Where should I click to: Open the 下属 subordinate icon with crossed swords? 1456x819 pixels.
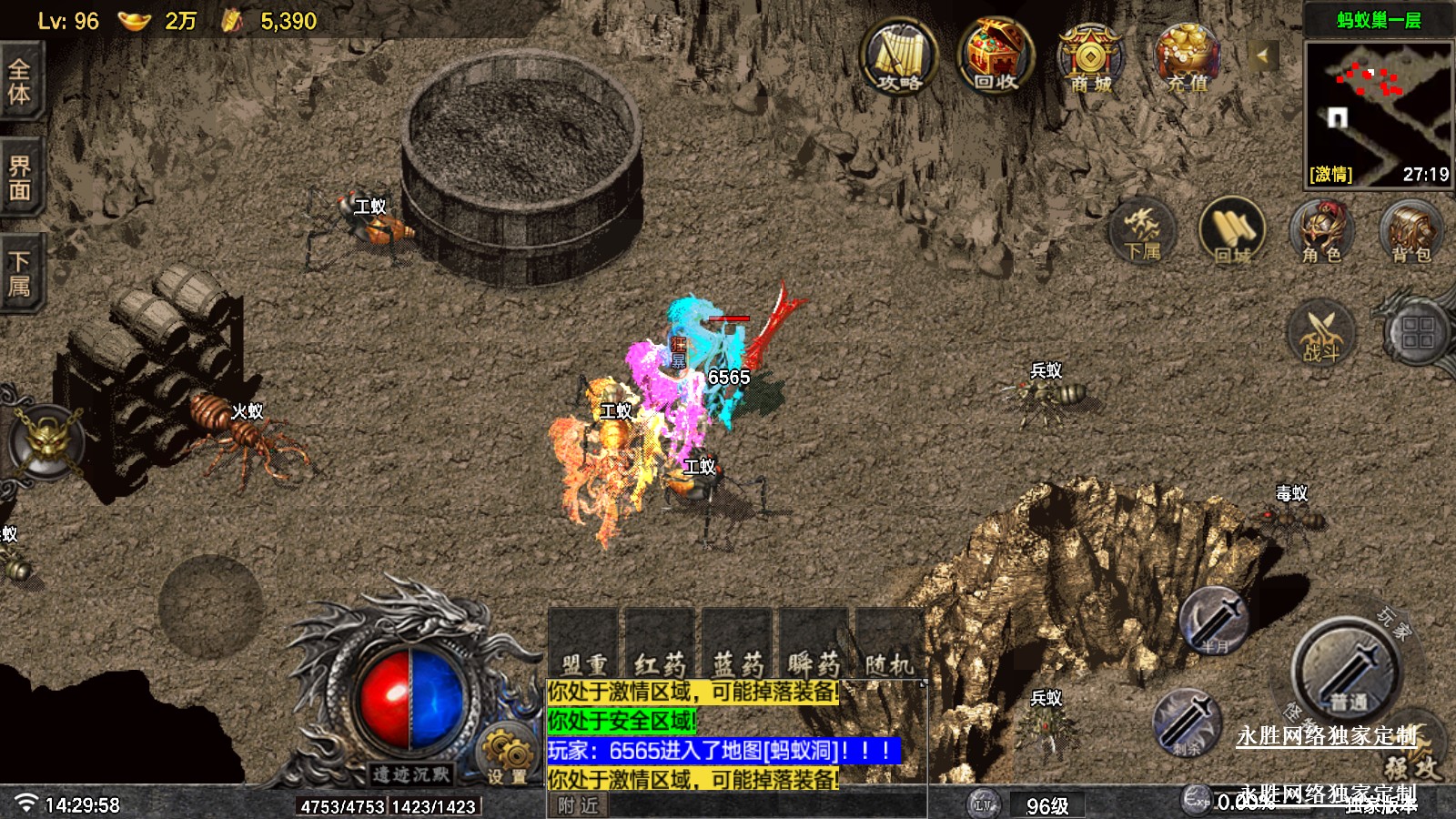(x=1142, y=230)
